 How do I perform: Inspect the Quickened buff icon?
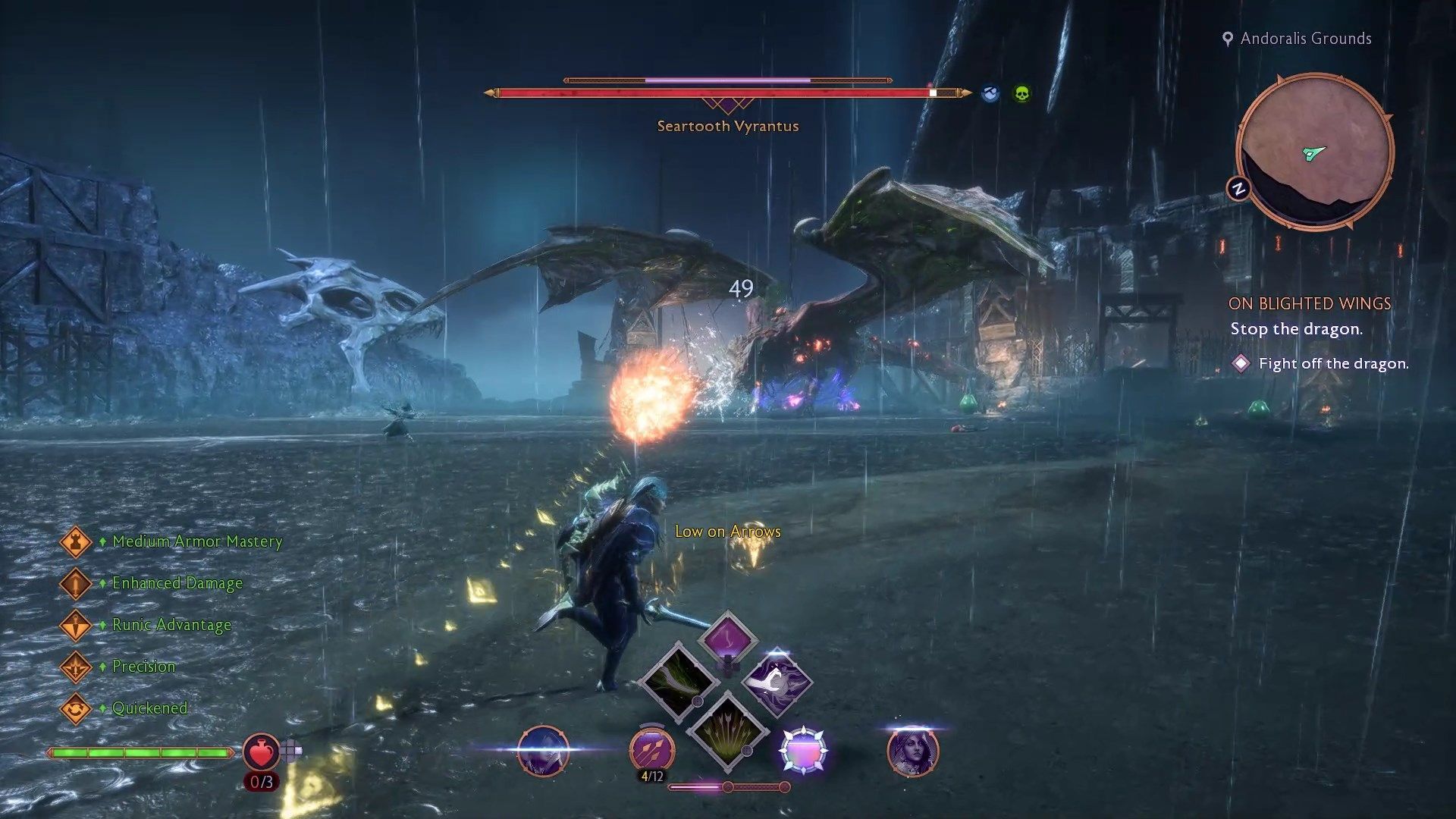point(76,708)
